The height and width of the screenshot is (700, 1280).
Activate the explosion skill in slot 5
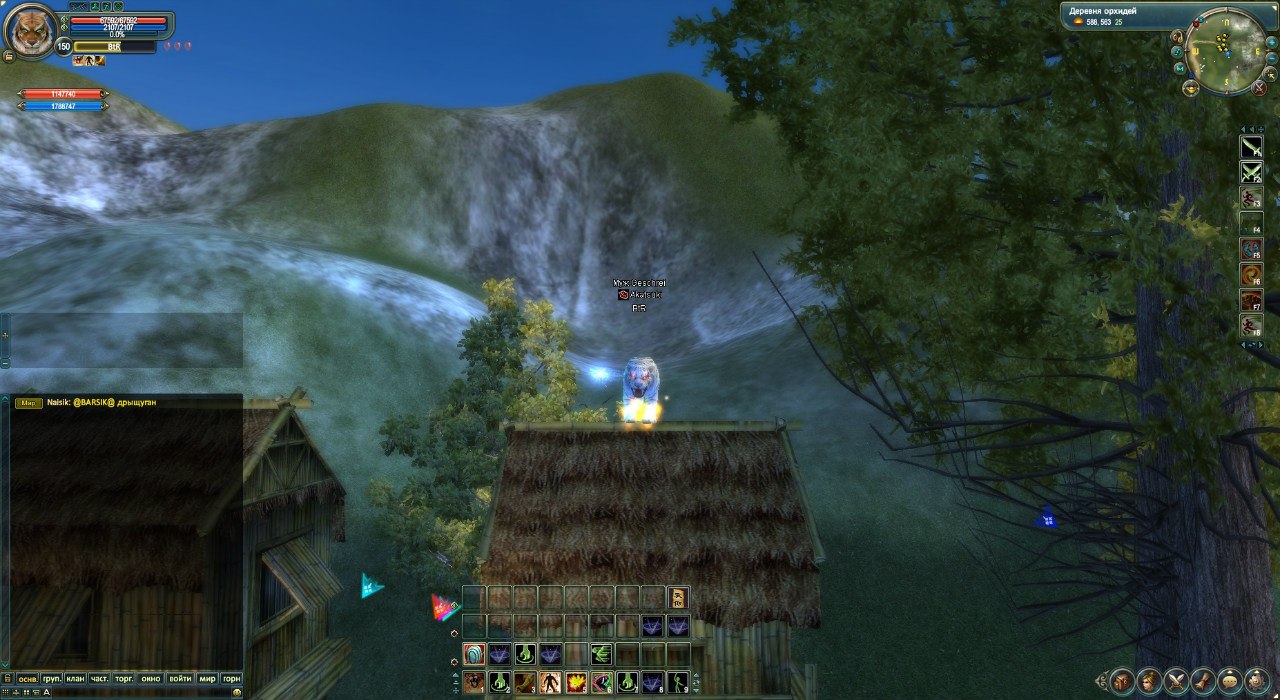[576, 683]
